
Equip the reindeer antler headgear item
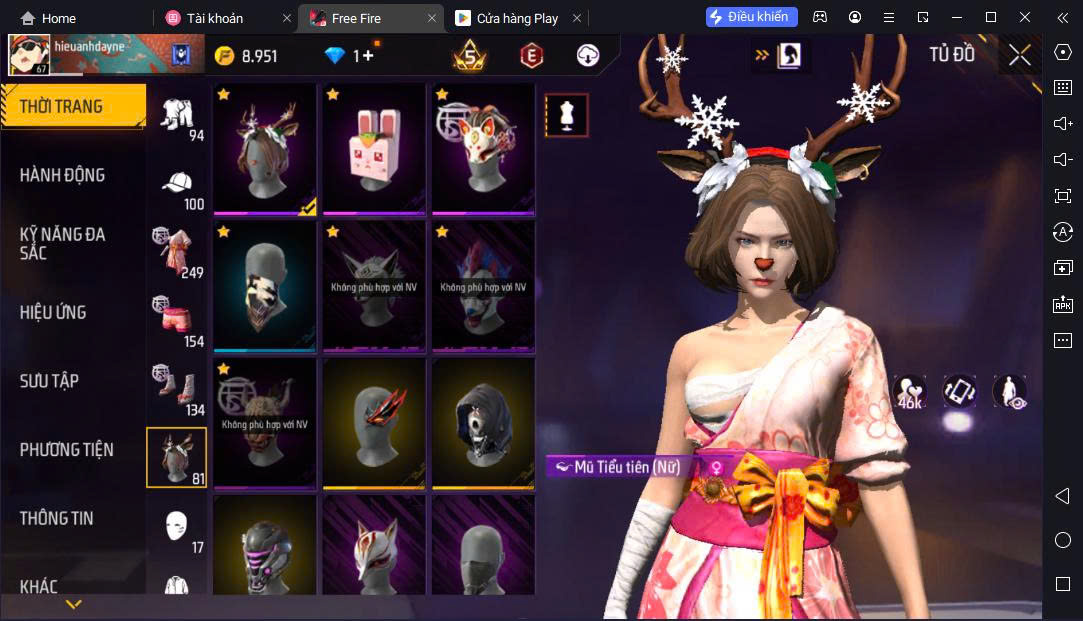[265, 148]
